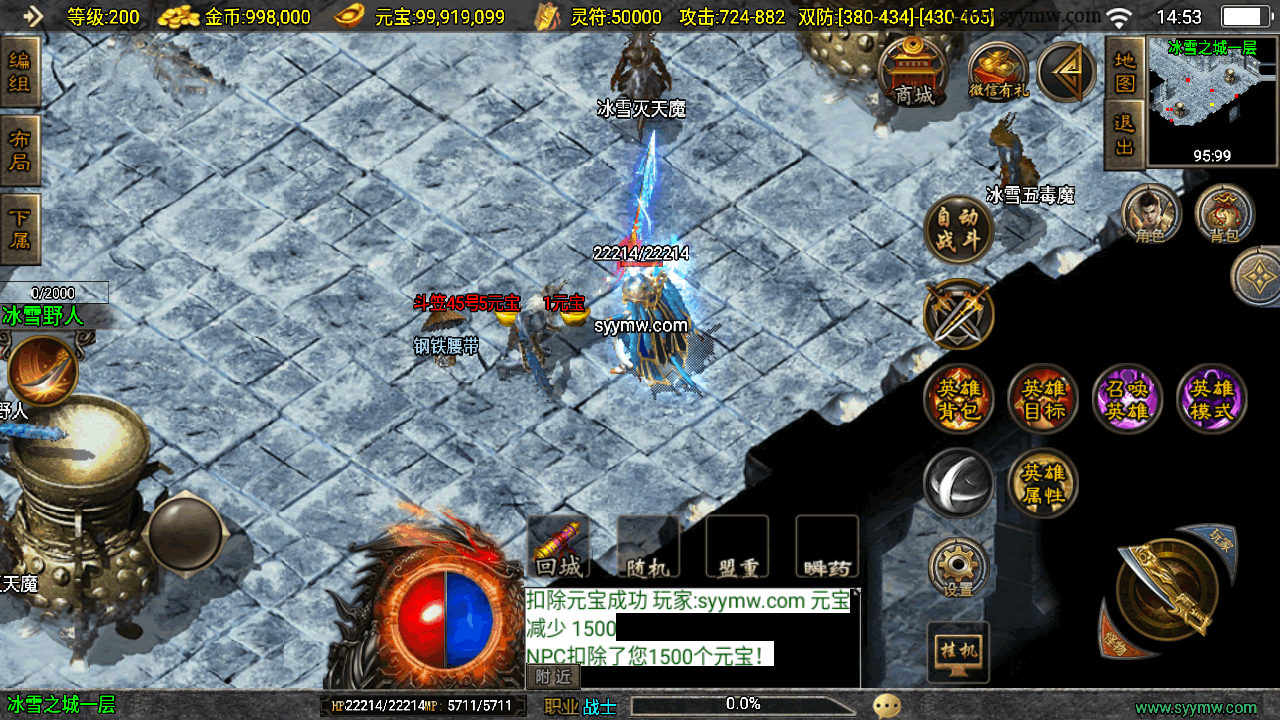This screenshot has height=720, width=1280.
Task: Open the 地图 map button
Action: (x=1125, y=71)
